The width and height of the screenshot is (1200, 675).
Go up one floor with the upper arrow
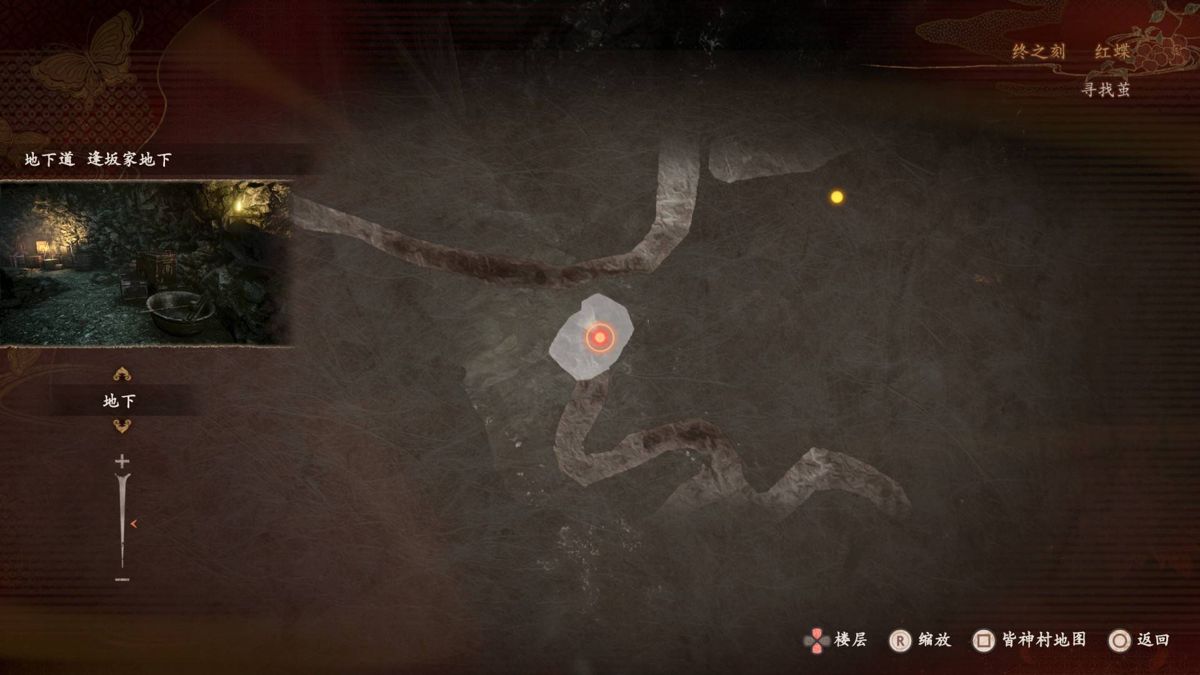(x=122, y=375)
